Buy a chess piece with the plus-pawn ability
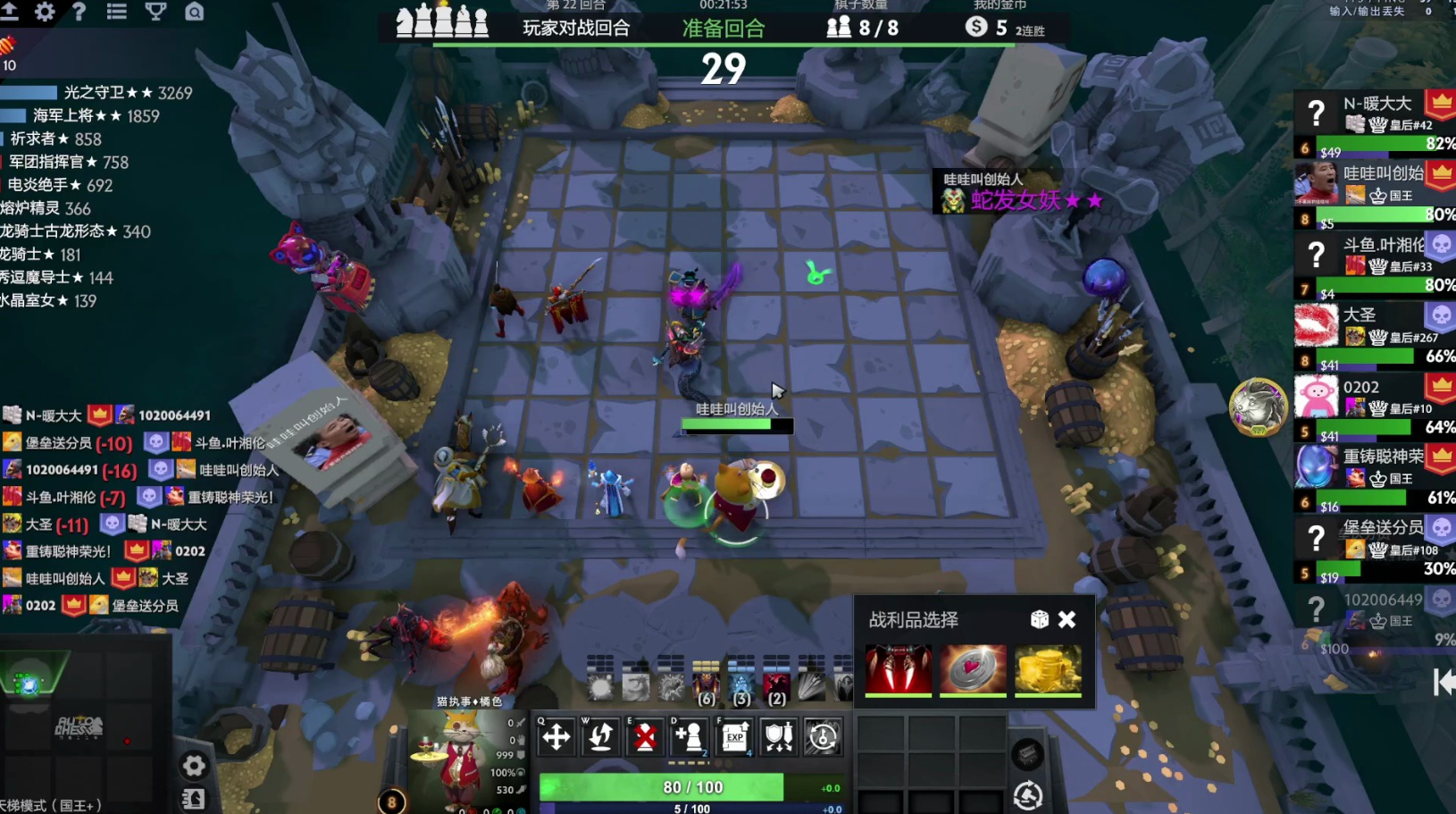The width and height of the screenshot is (1456, 814). [689, 737]
